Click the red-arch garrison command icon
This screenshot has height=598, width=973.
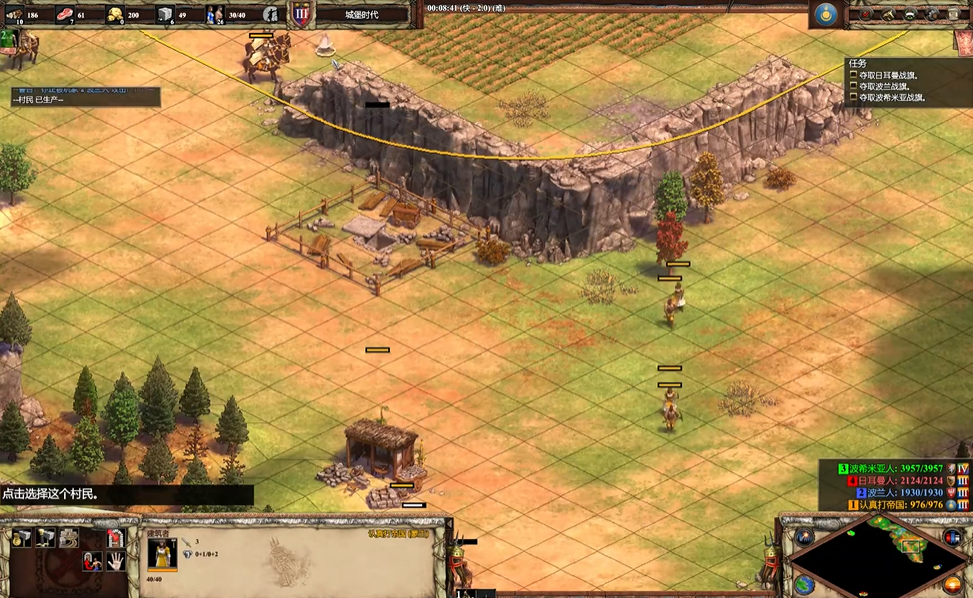116,538
